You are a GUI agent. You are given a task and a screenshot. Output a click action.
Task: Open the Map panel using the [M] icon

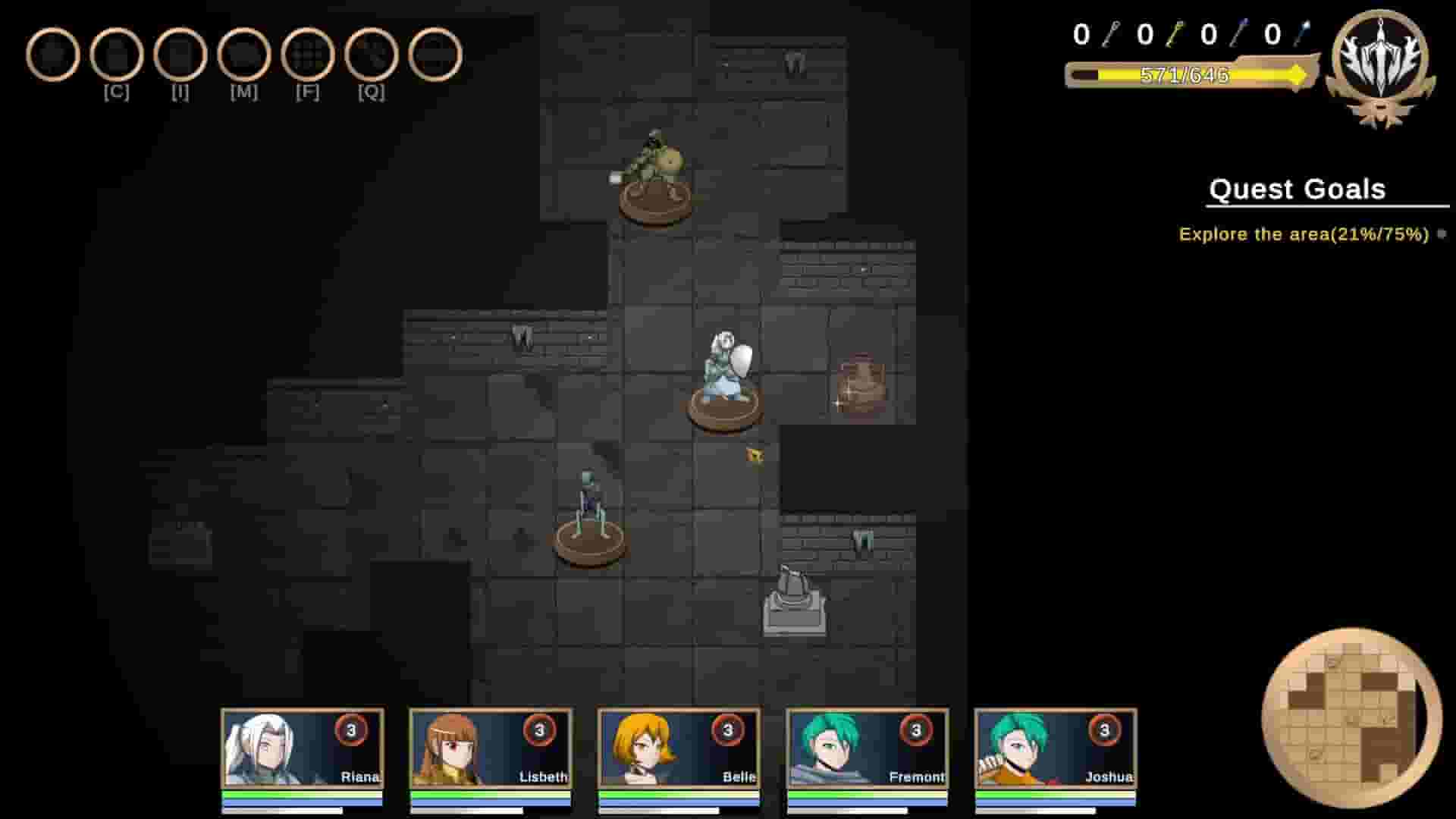[x=243, y=55]
